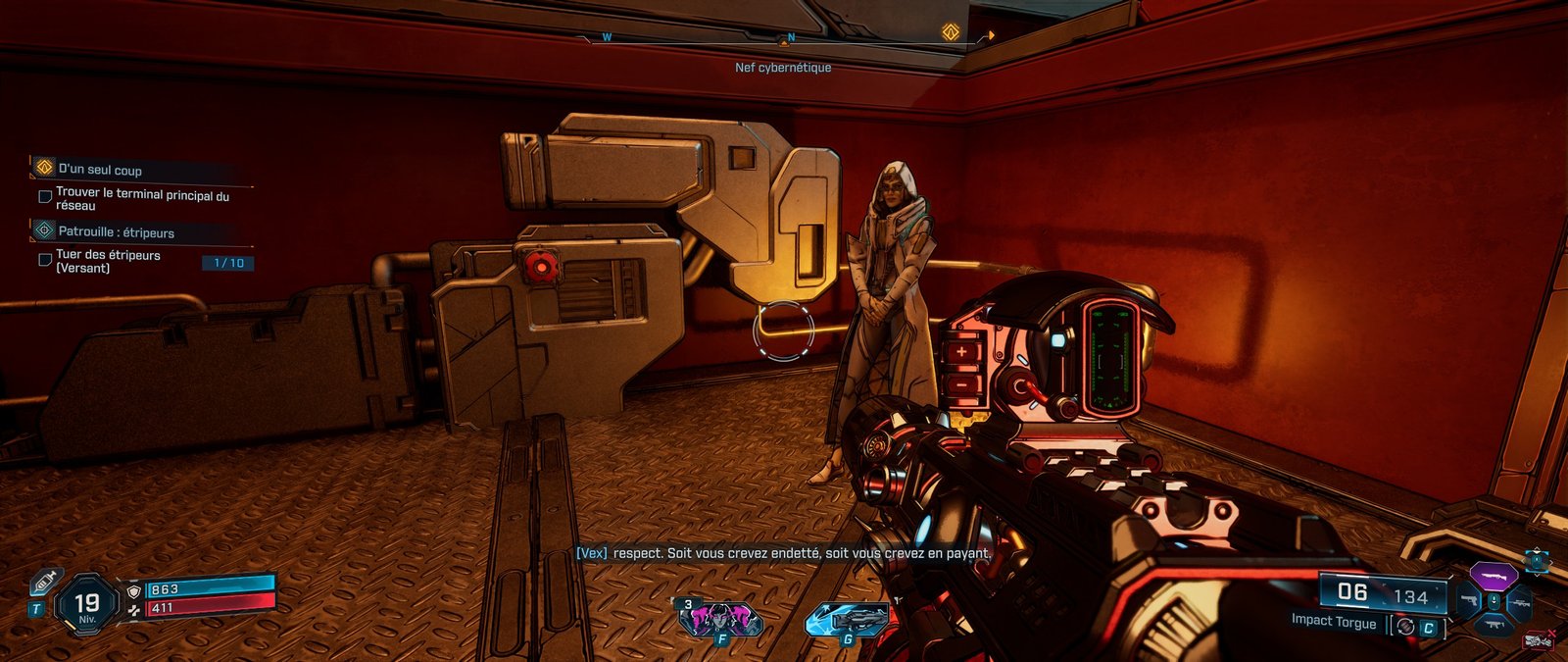Toggle the 'Trouver le terminal principal' objective checkbox
Screen dimensions: 1568x662
pos(45,197)
